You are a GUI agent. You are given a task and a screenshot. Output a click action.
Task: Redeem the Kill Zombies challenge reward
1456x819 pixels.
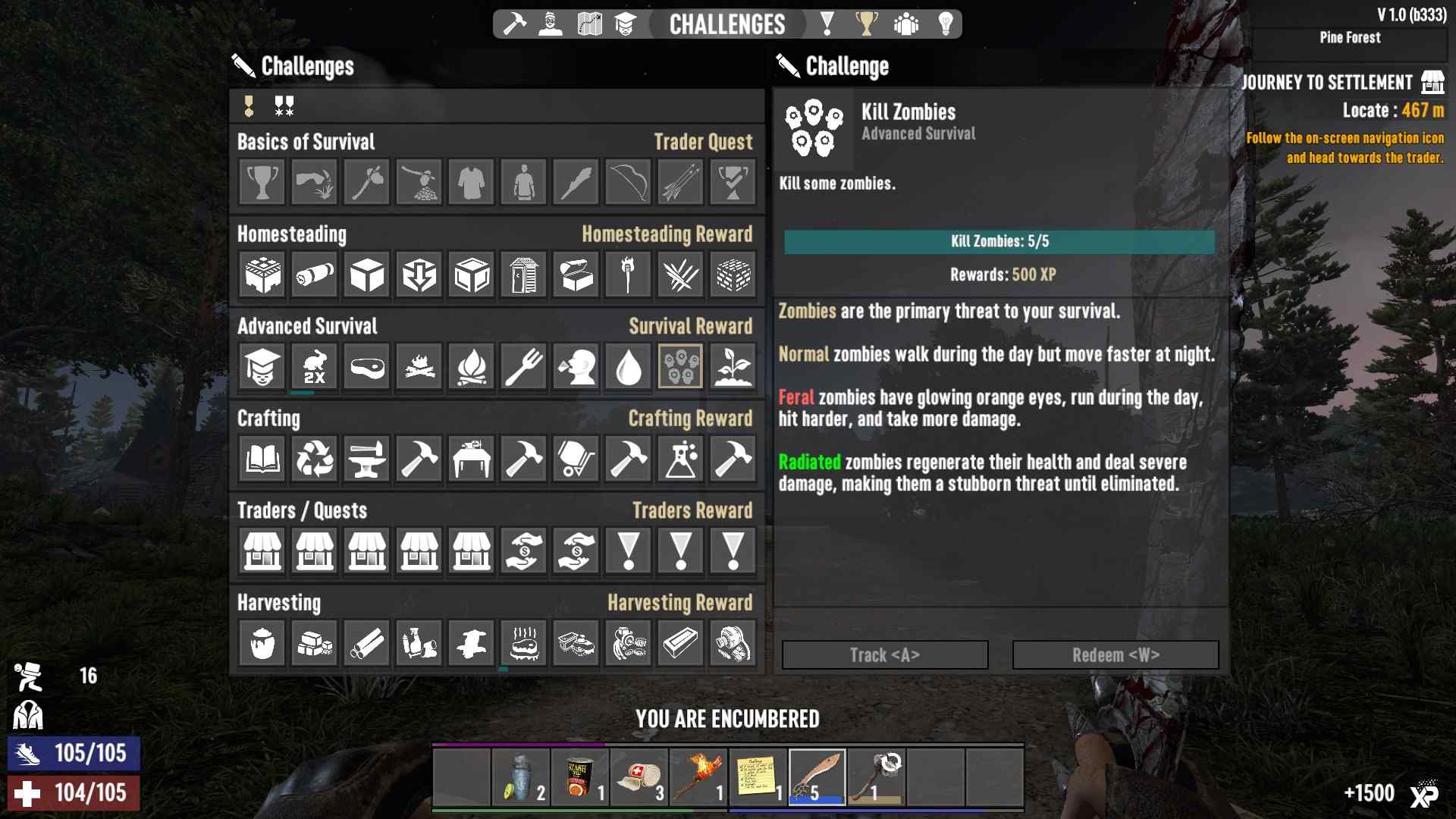(x=1116, y=655)
